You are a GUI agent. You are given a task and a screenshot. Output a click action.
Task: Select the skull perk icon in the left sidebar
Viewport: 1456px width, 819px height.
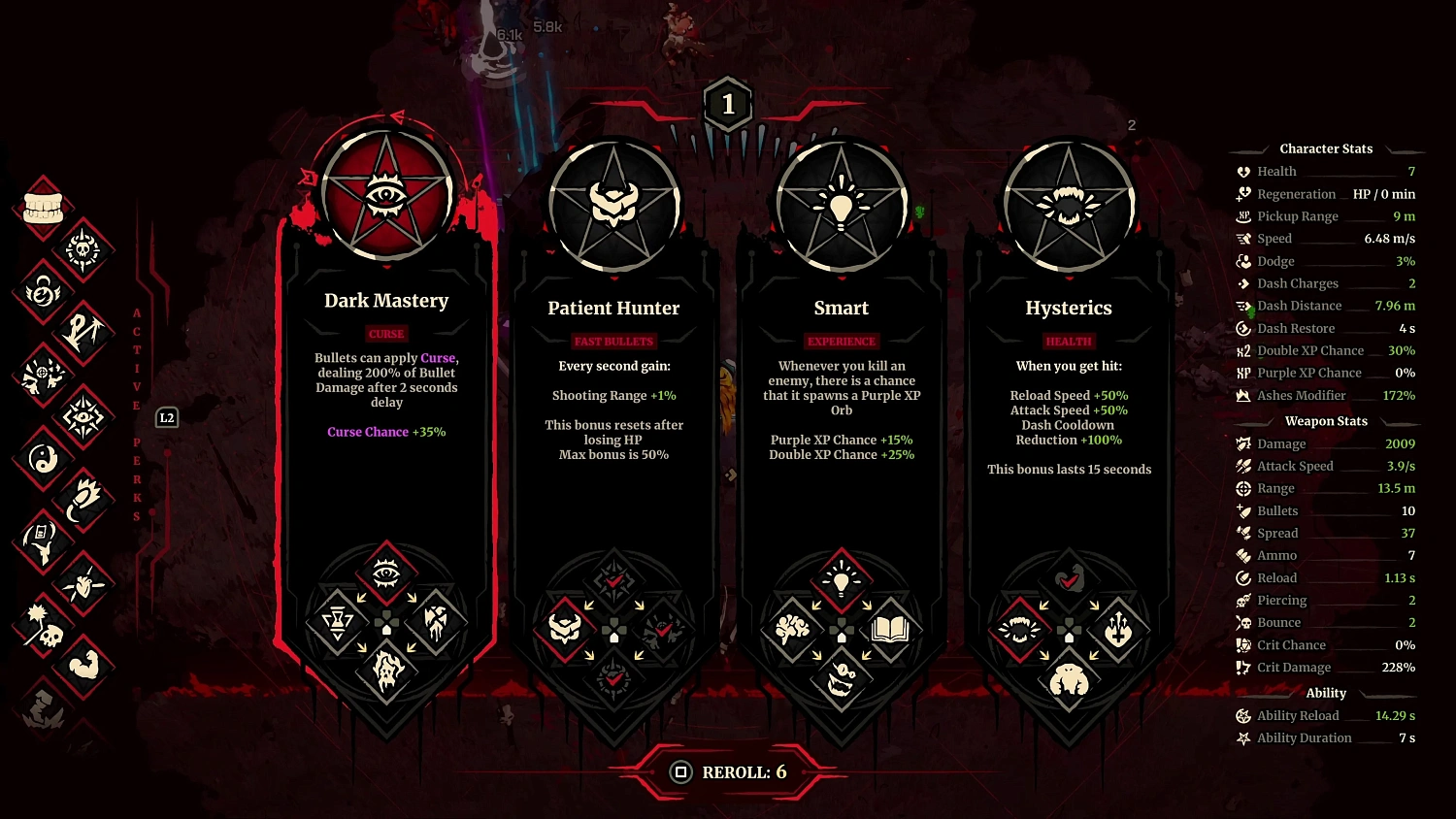click(45, 636)
